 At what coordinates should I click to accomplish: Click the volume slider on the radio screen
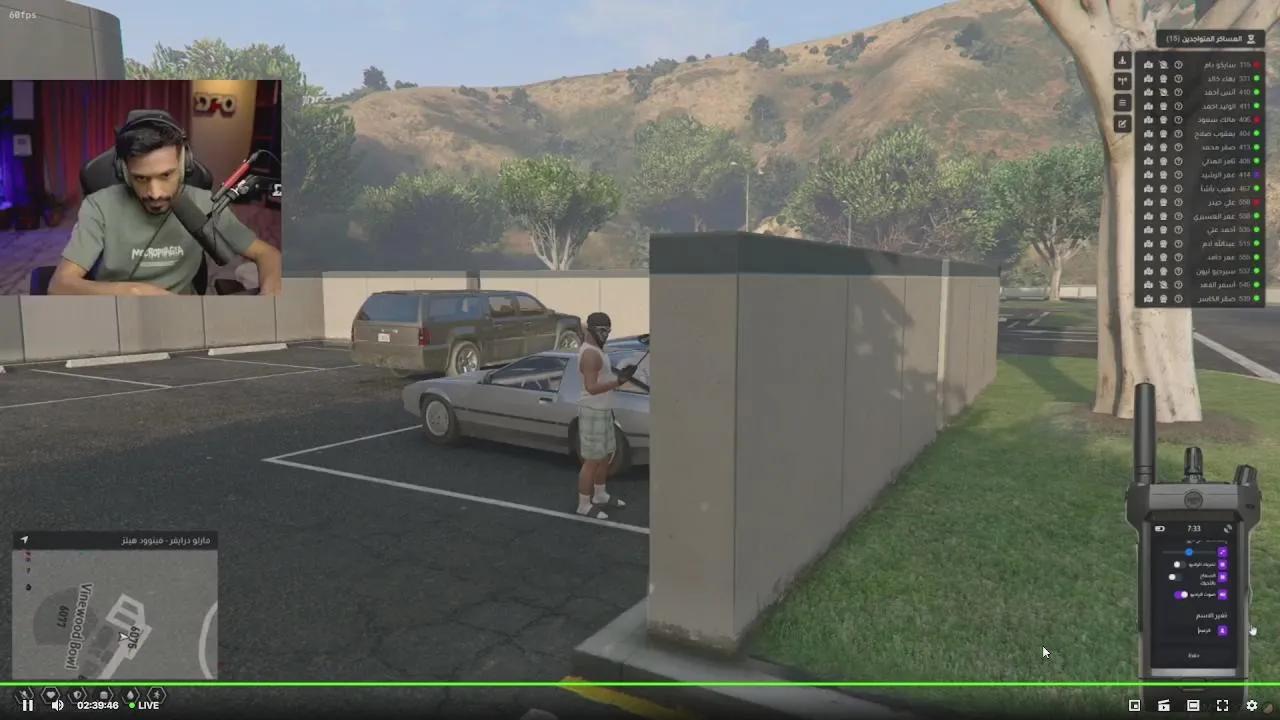pyautogui.click(x=1189, y=552)
